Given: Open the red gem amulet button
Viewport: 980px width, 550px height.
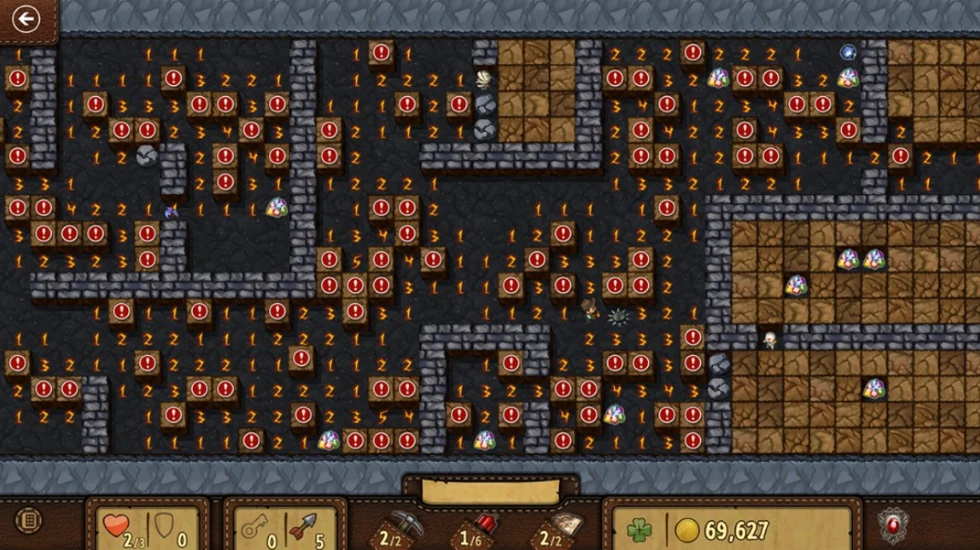Looking at the screenshot, I should 891,524.
